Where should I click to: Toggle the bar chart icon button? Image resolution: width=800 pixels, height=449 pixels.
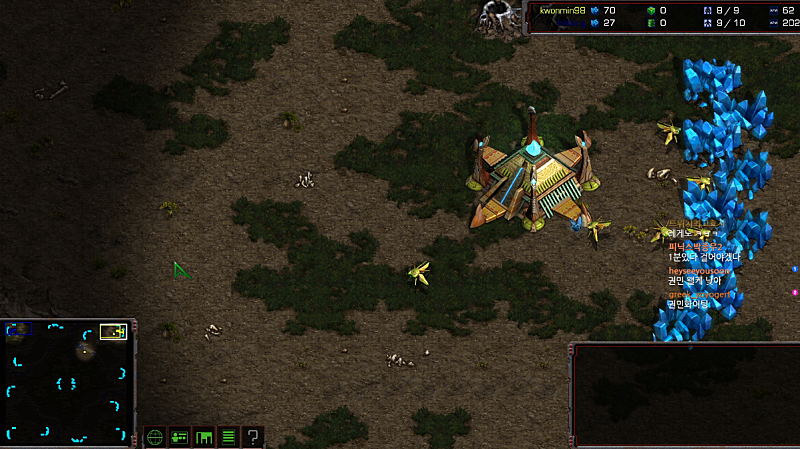(x=204, y=436)
